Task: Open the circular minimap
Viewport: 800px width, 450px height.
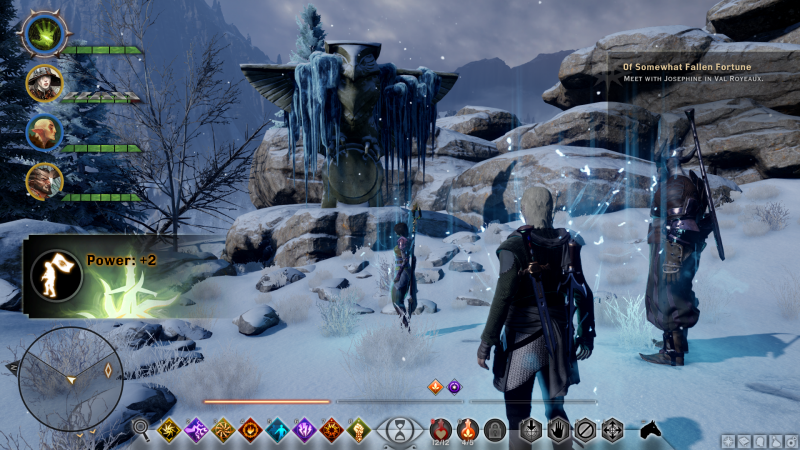Action: click(71, 379)
